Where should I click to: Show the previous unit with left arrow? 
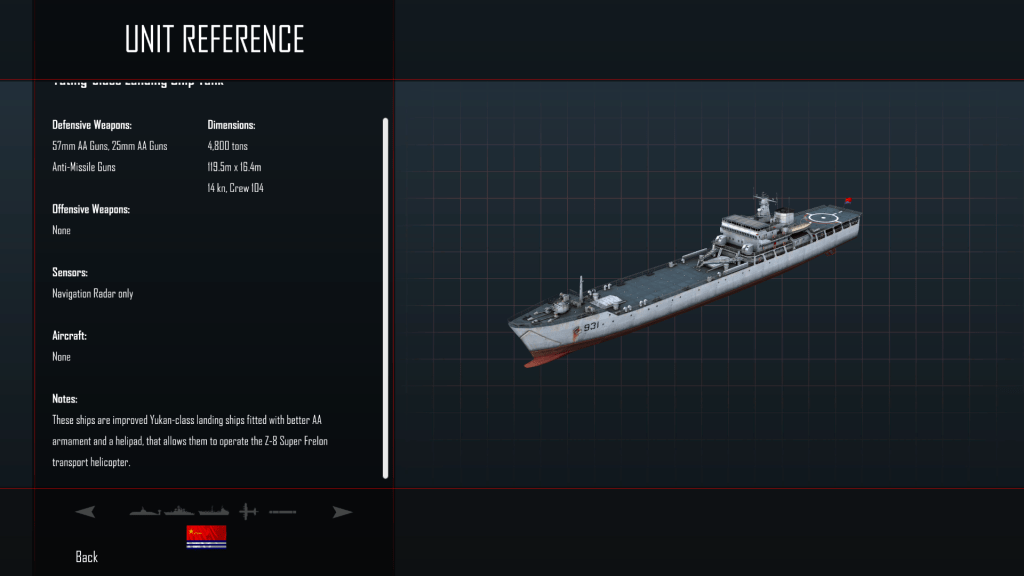coord(86,512)
